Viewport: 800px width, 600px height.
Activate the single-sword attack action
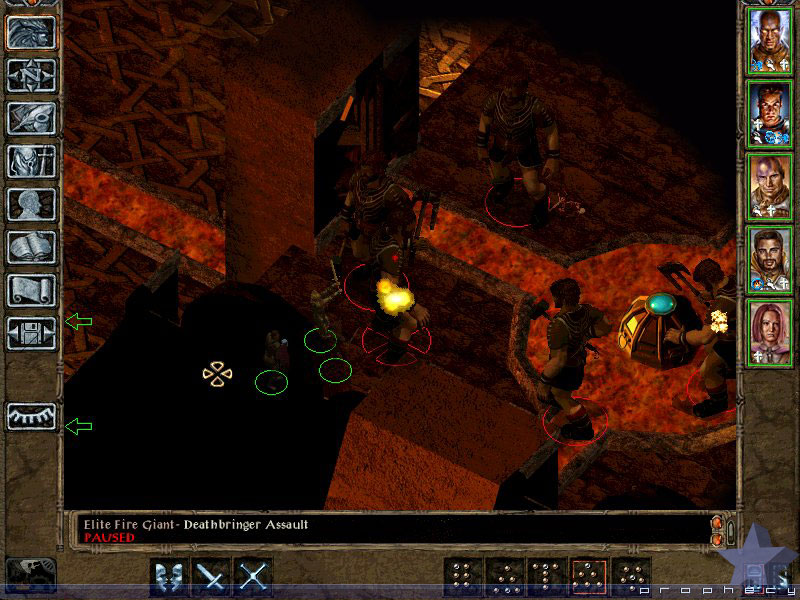[212, 578]
